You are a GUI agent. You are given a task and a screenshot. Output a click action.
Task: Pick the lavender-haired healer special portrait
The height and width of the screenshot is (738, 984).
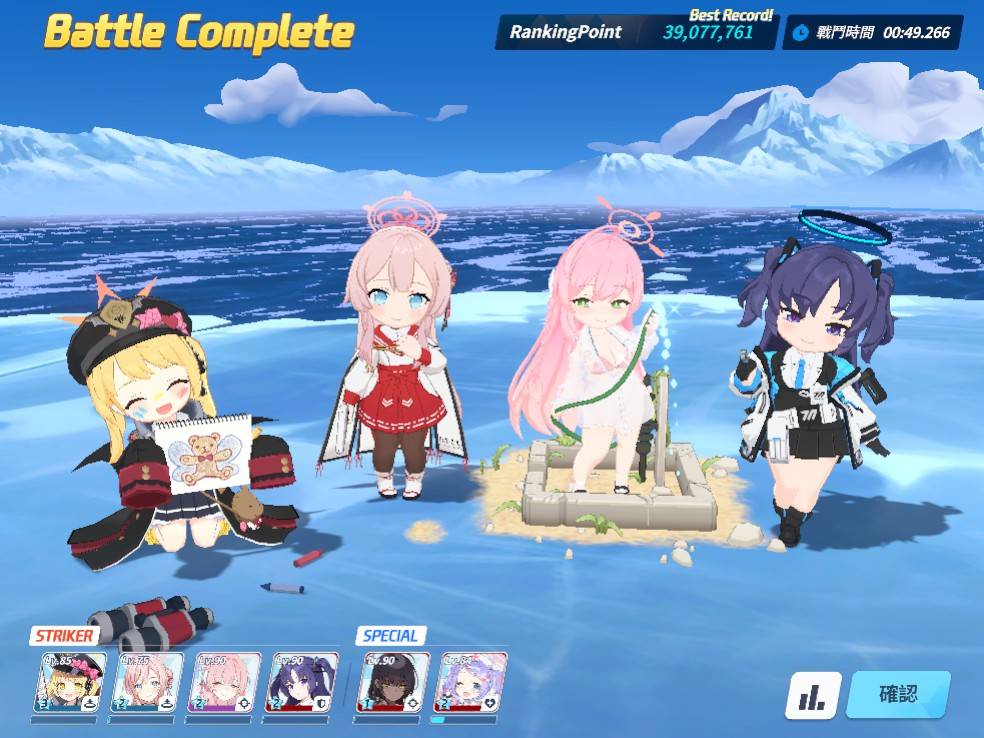pyautogui.click(x=469, y=682)
